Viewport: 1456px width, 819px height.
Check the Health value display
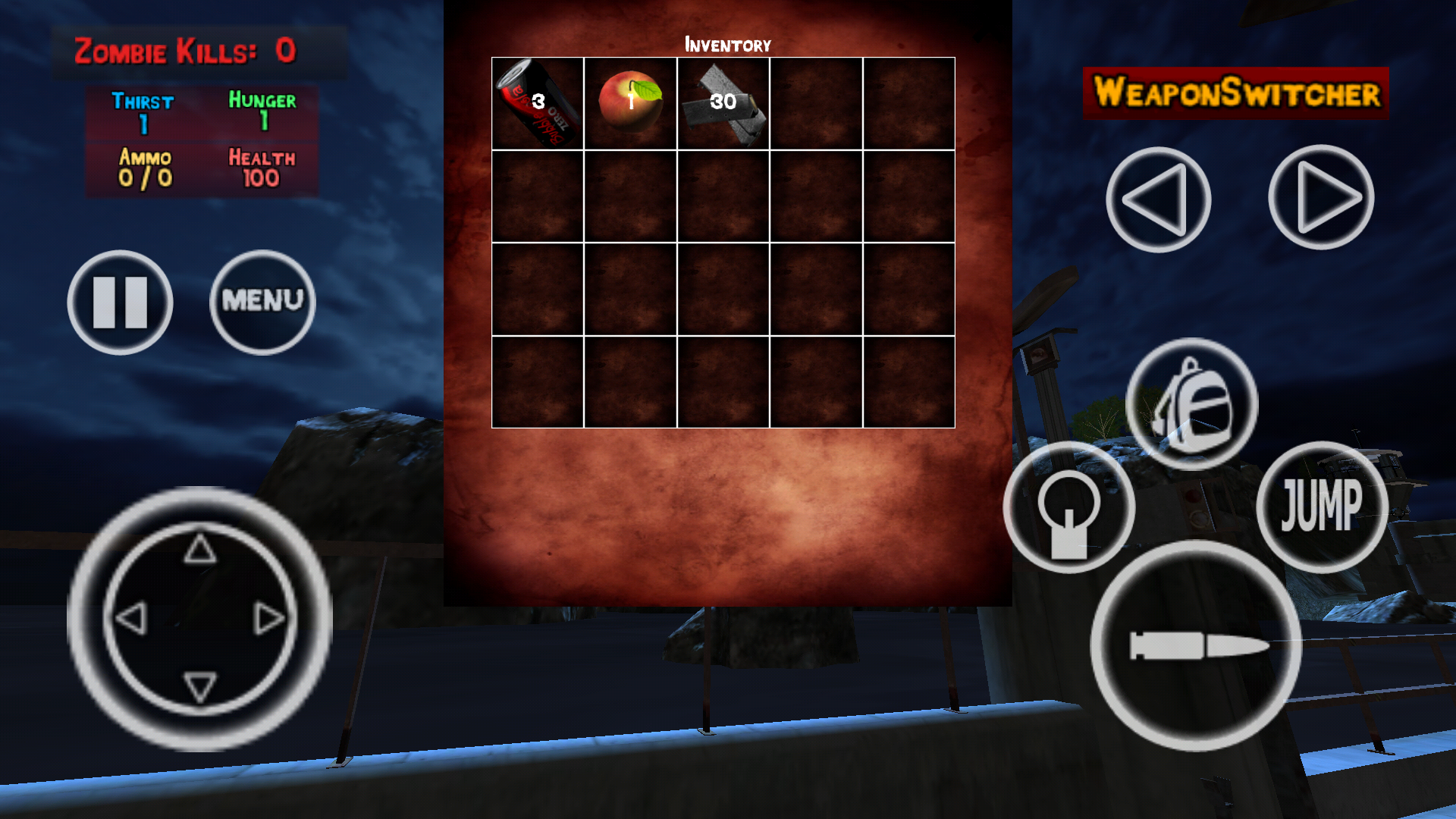(x=262, y=167)
